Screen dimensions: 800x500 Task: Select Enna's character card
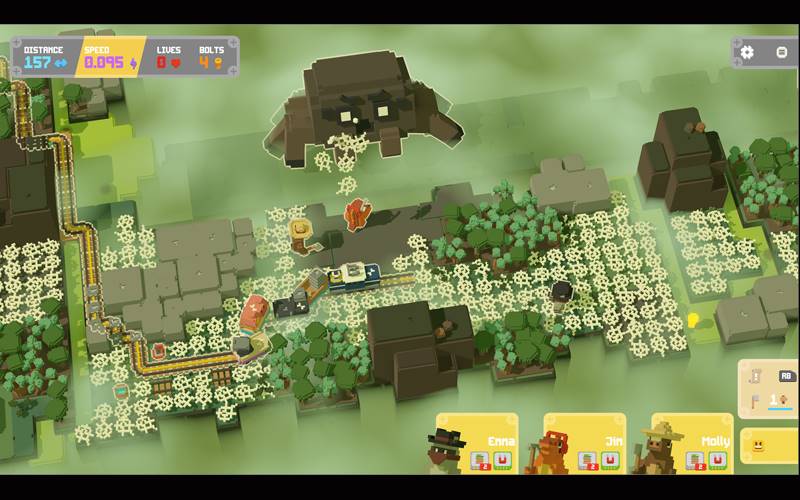pos(478,442)
